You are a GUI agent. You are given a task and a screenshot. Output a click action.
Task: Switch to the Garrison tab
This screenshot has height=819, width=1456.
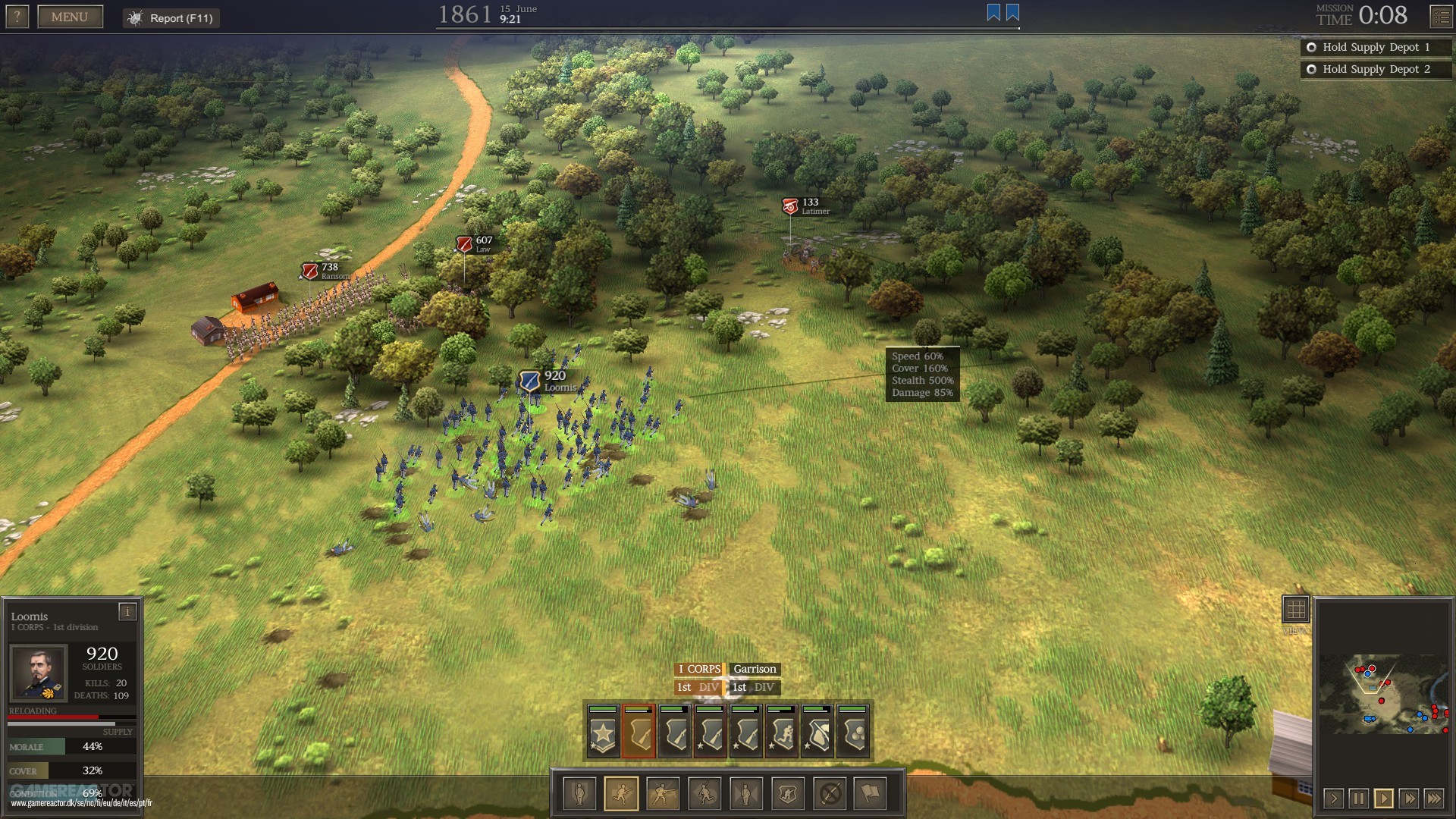(755, 670)
